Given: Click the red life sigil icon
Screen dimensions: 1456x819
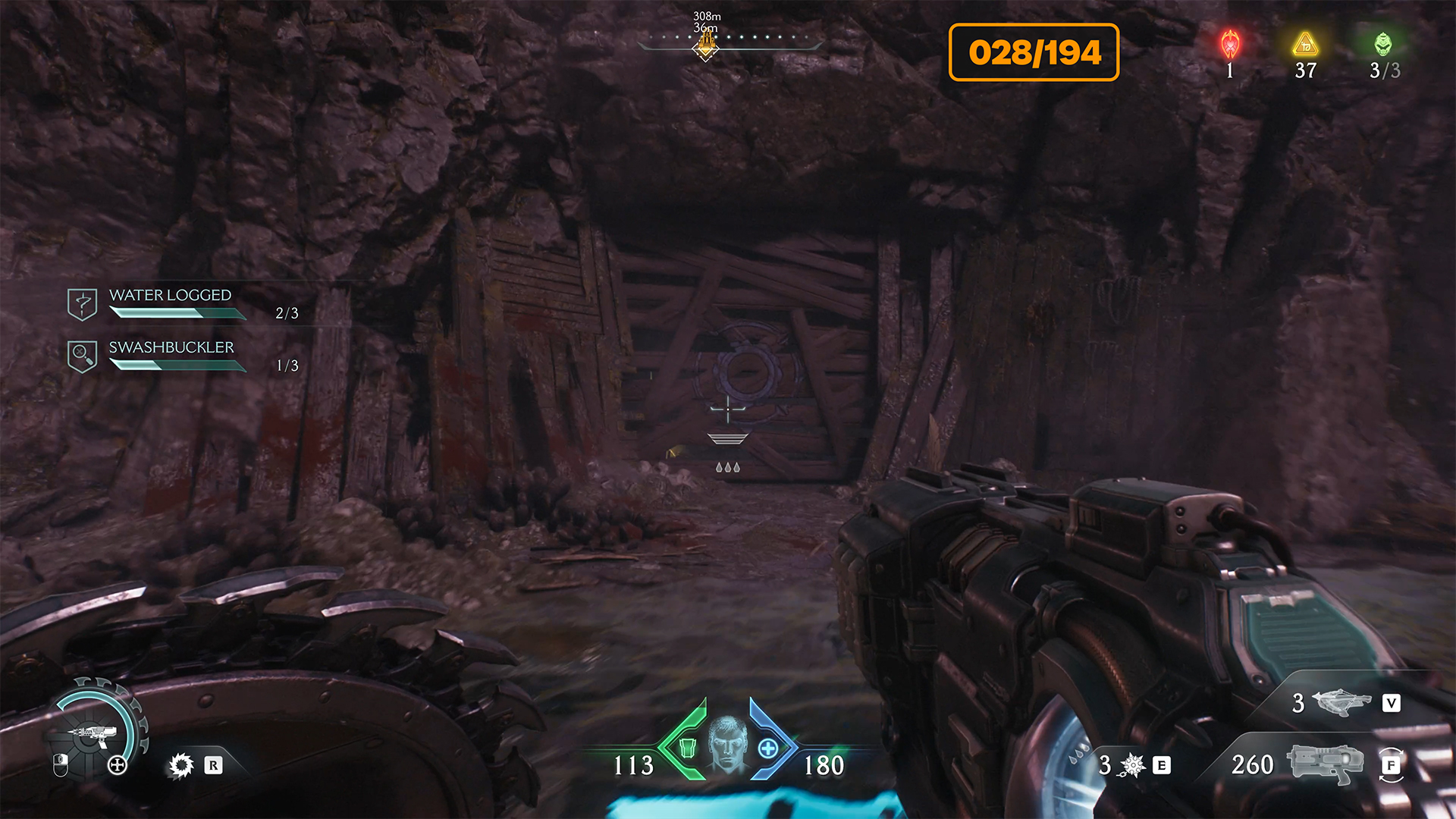Looking at the screenshot, I should point(1230,45).
